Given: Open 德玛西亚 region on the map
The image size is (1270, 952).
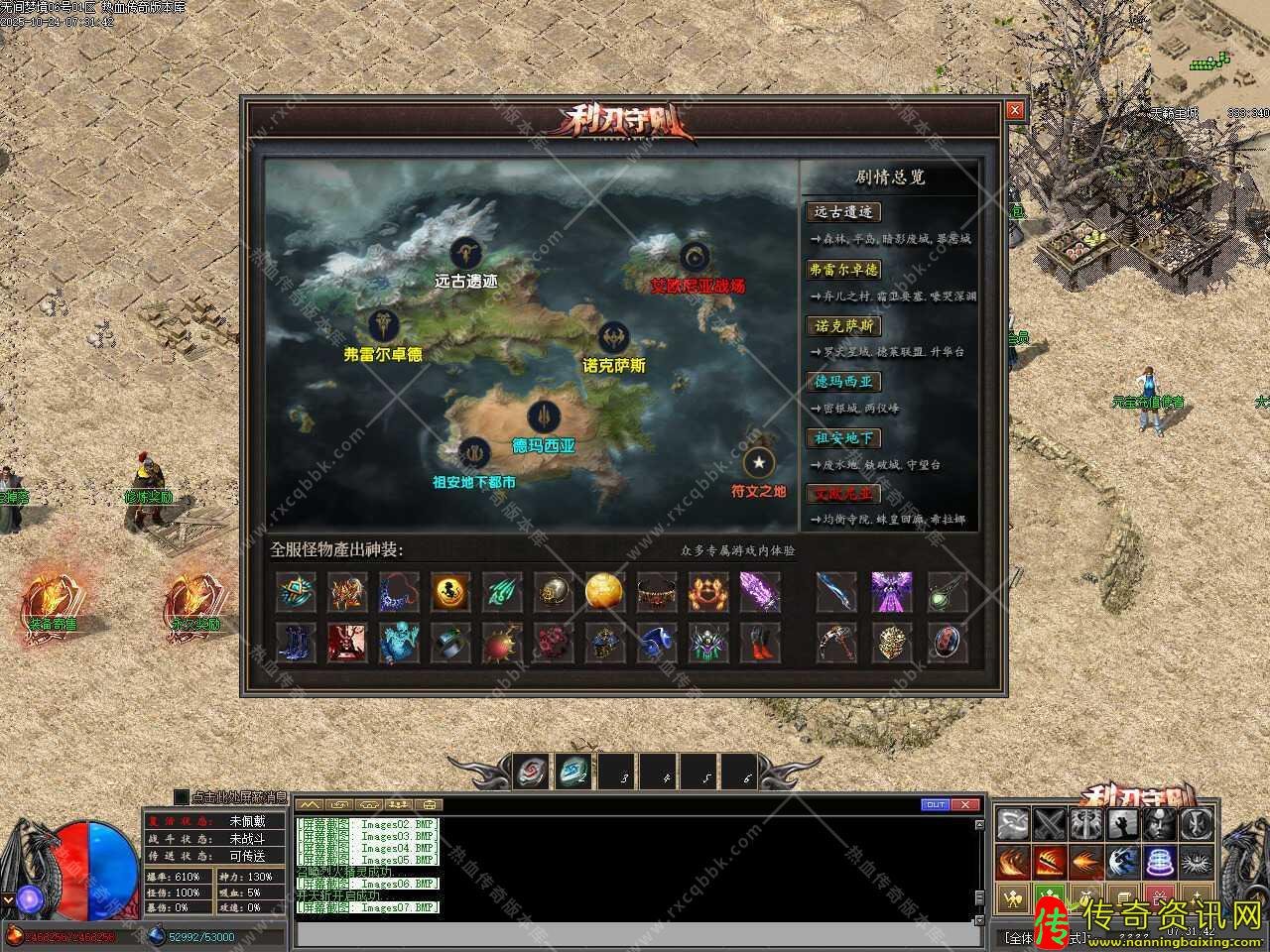Looking at the screenshot, I should tap(544, 417).
